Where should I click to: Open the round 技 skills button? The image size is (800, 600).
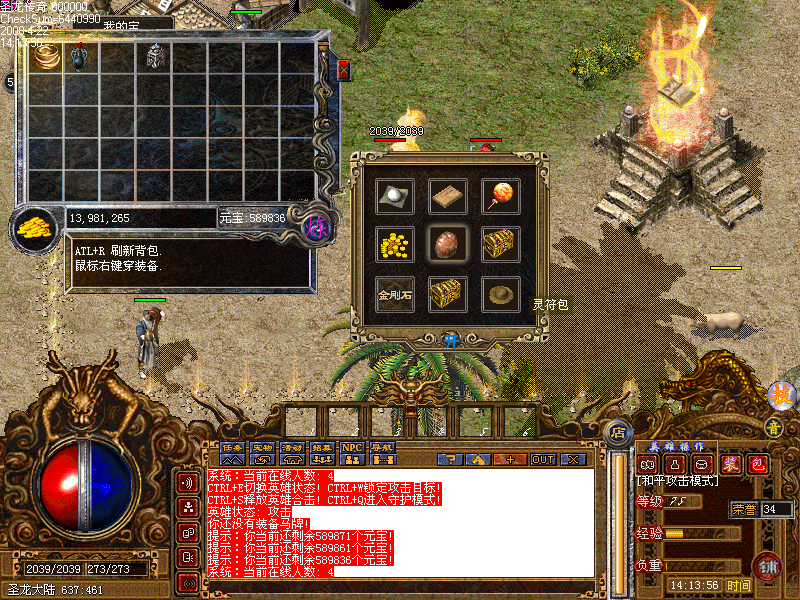coord(780,396)
